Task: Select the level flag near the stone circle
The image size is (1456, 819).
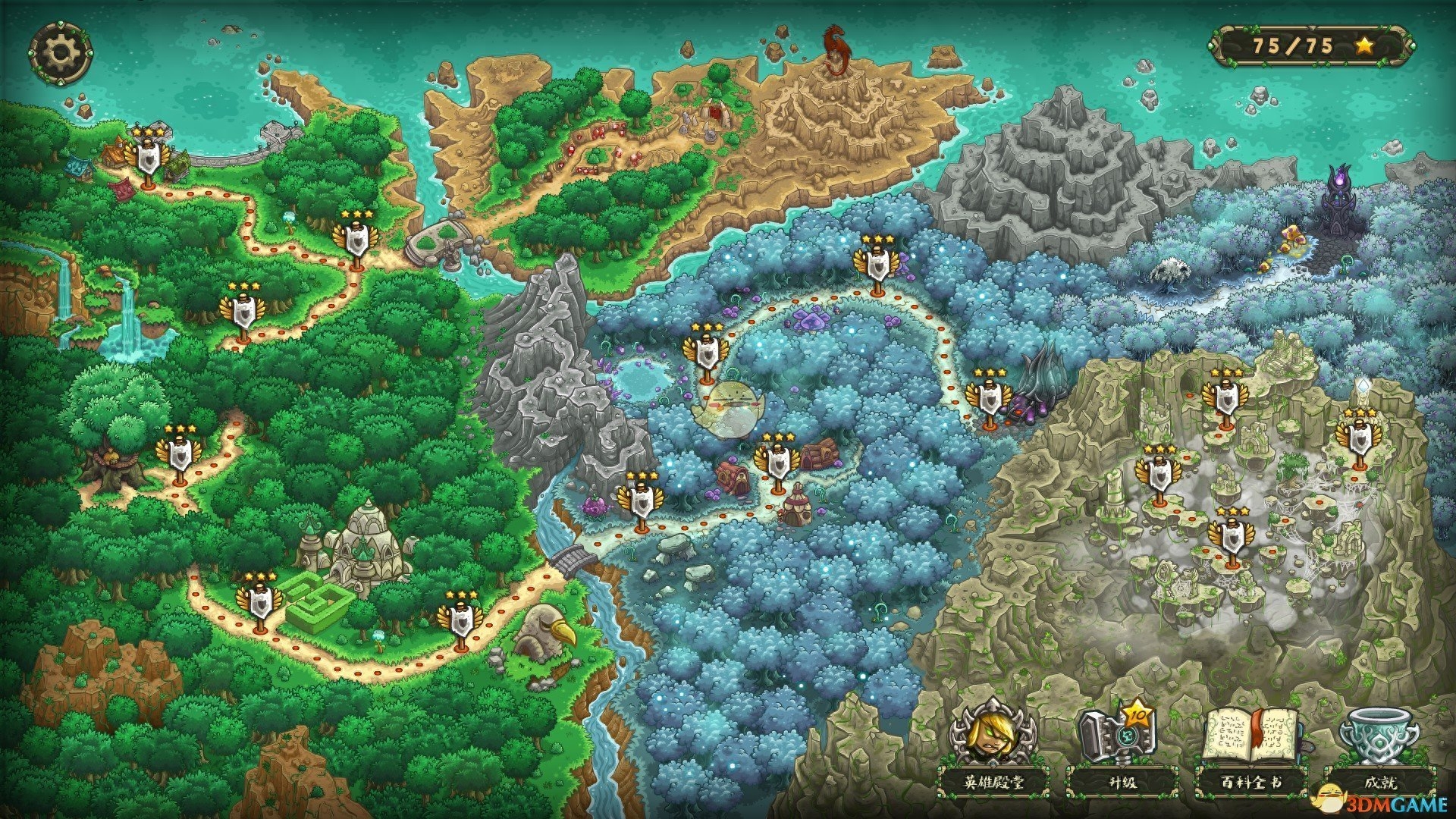Action: click(355, 240)
